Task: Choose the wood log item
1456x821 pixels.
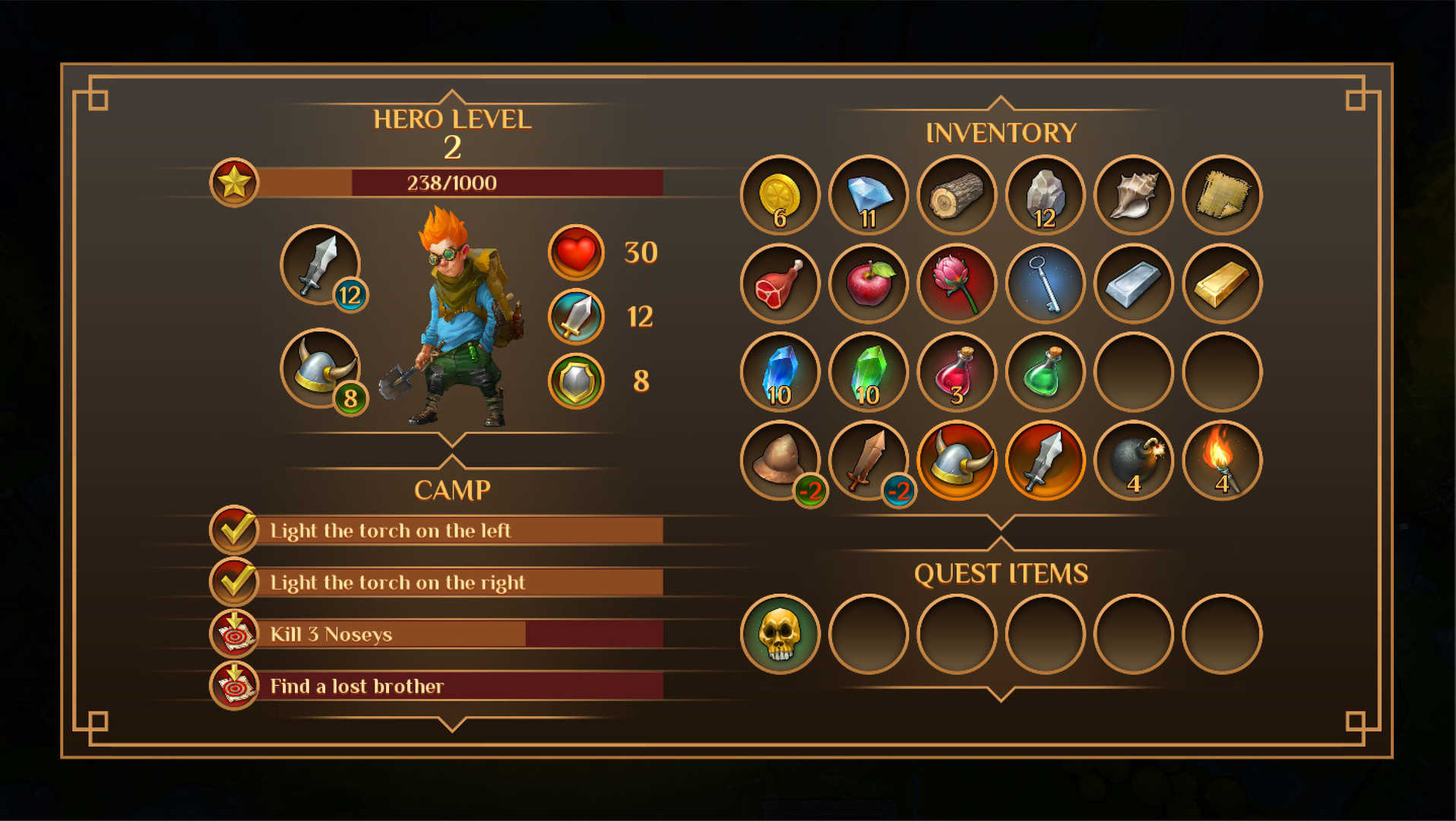Action: (957, 195)
